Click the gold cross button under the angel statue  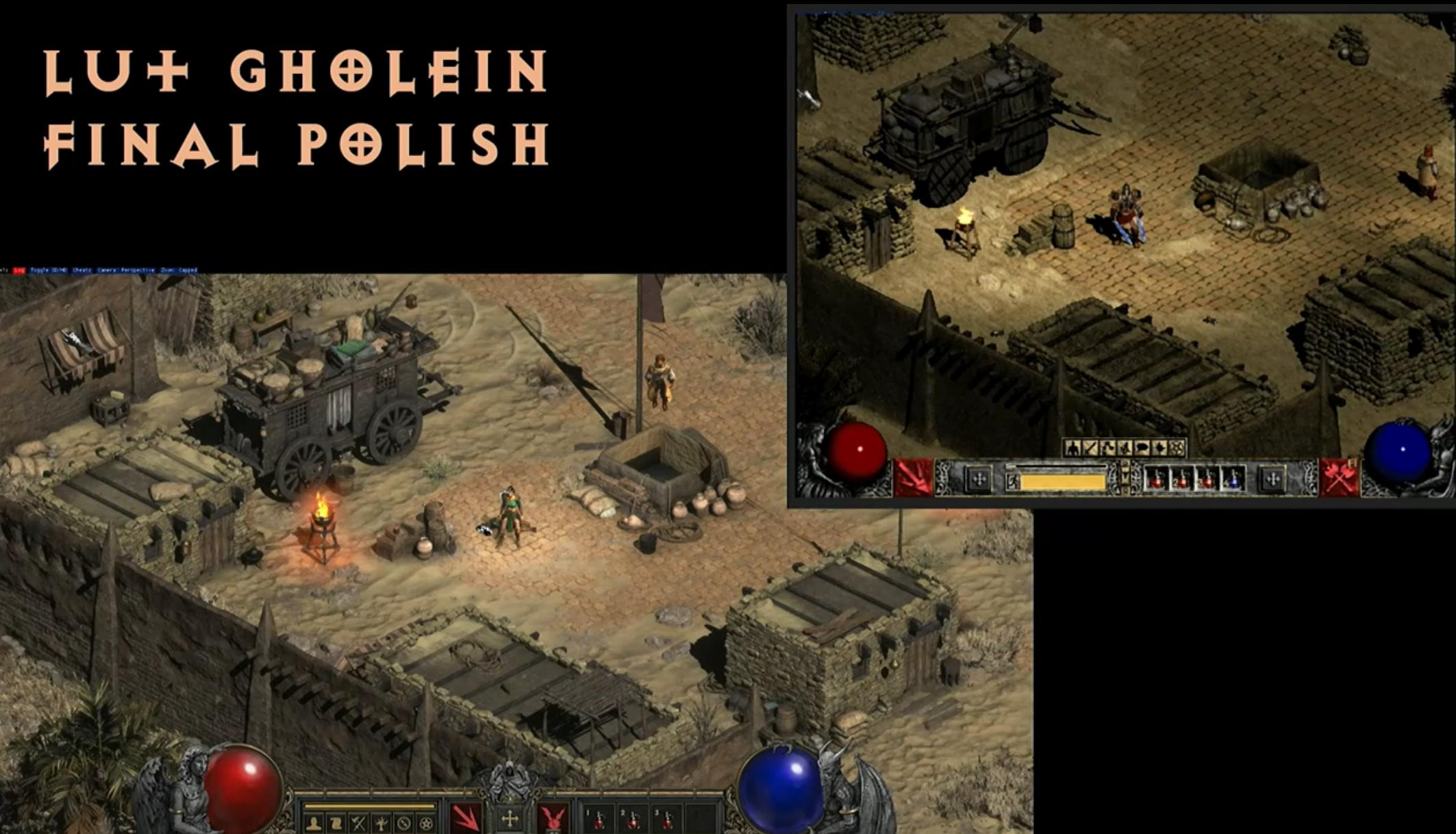click(510, 819)
